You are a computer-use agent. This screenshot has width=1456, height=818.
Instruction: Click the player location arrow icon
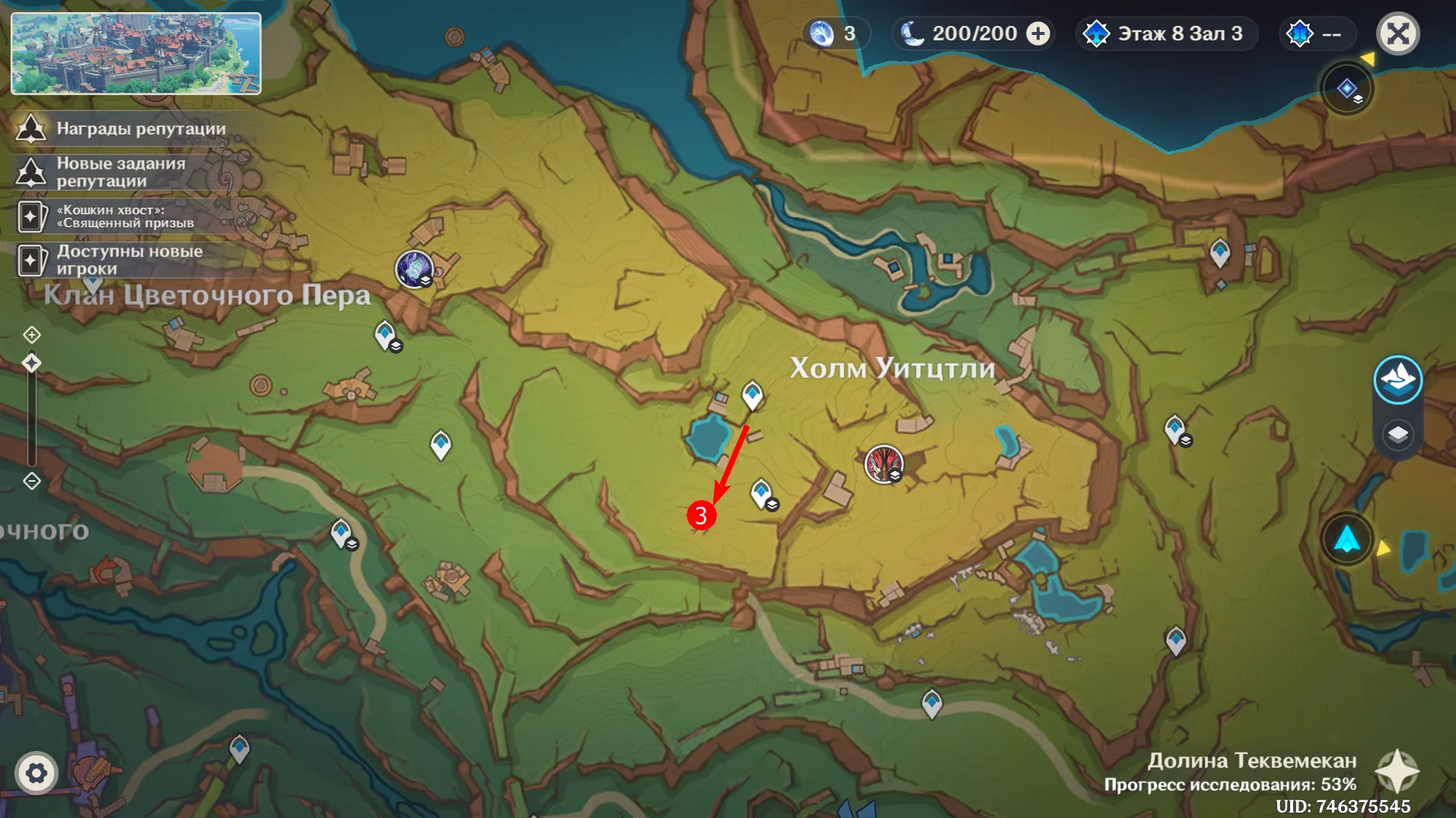pyautogui.click(x=1346, y=539)
